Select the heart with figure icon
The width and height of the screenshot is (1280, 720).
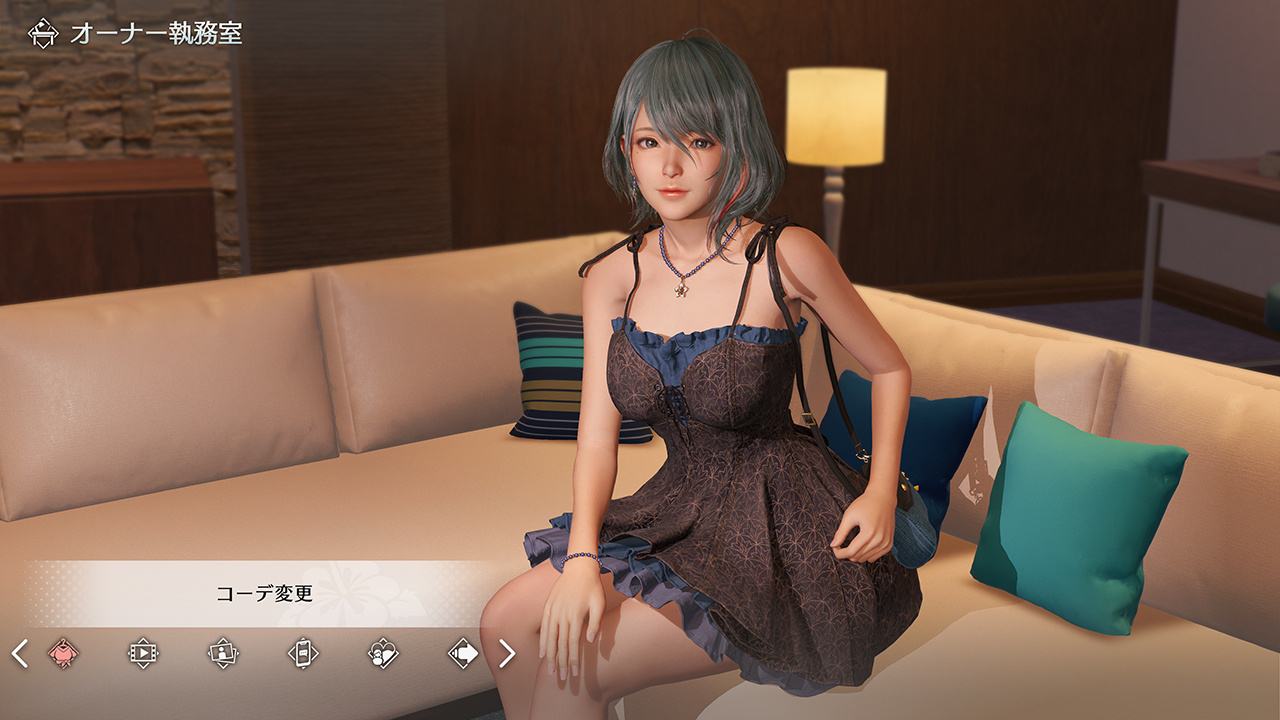[x=382, y=654]
